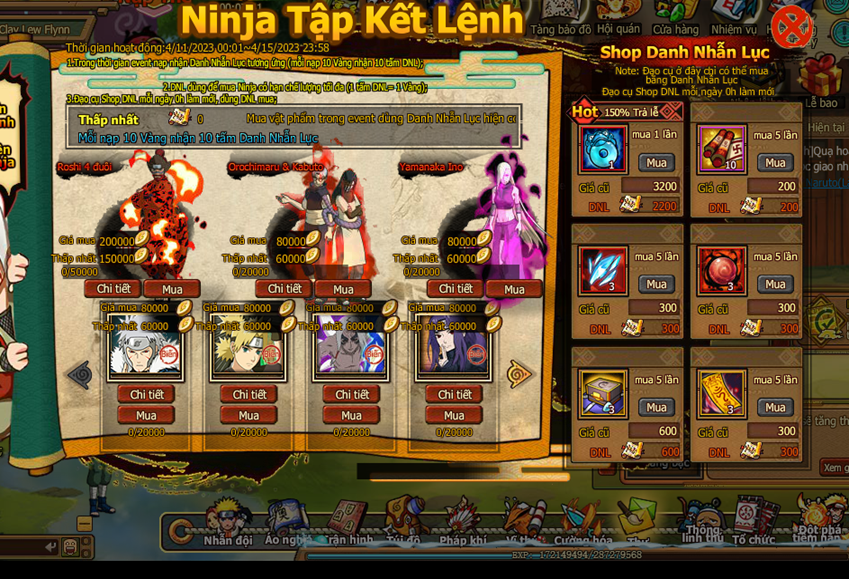
Task: Buy the blue orb item priced 2200 DNL
Action: (x=656, y=163)
